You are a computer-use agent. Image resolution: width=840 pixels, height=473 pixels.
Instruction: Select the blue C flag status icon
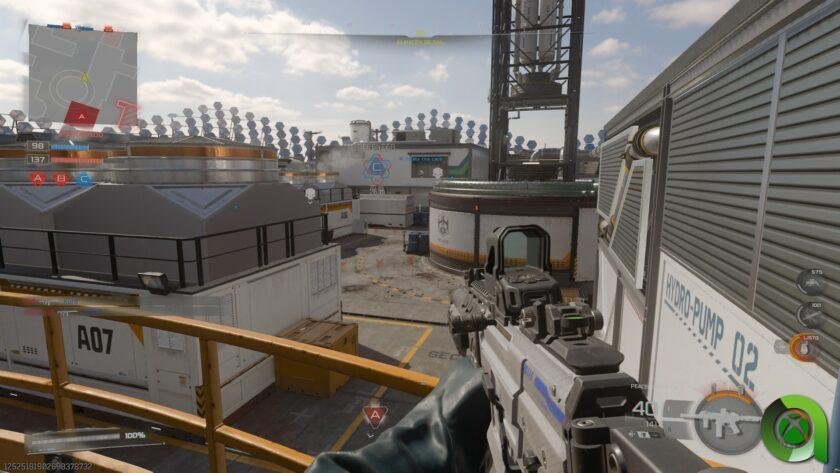[x=84, y=179]
